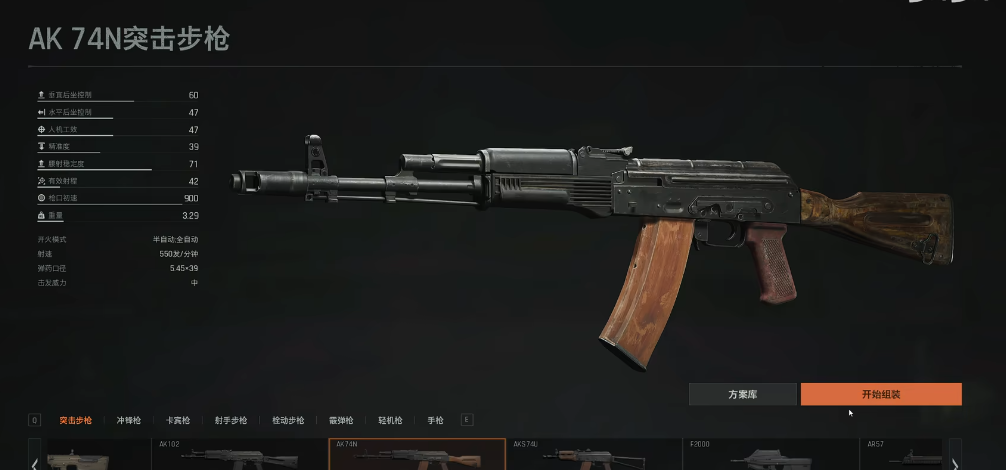Select the F2000 weapon thumbnail
Viewport: 1006px width, 470px height.
coord(770,455)
